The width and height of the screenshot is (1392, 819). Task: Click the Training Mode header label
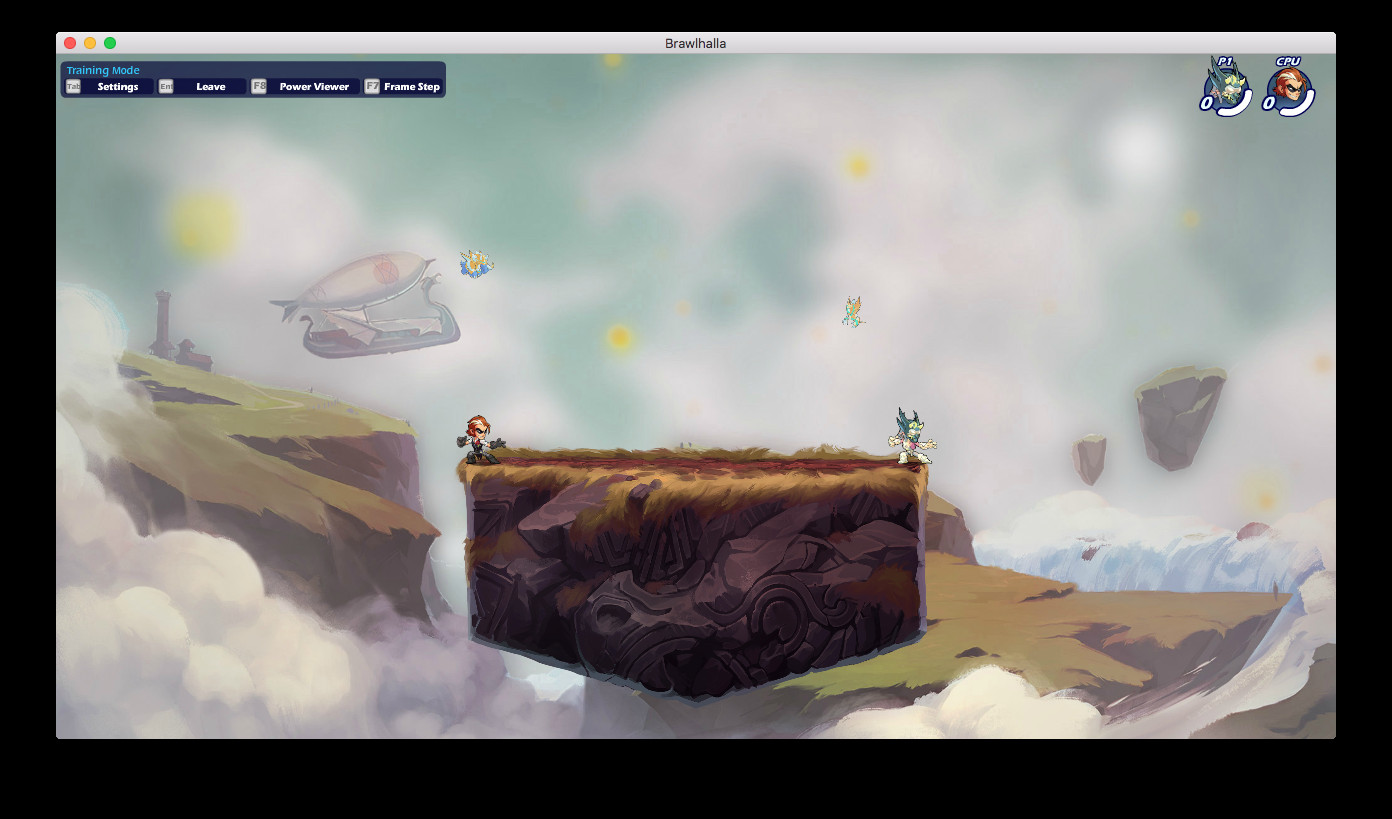click(x=101, y=69)
